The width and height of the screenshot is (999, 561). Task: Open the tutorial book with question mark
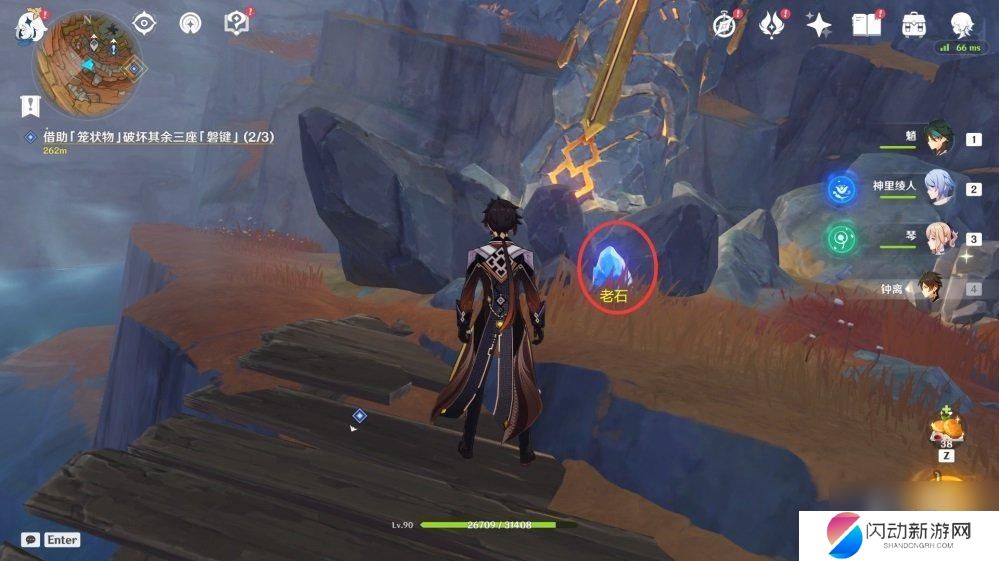(x=237, y=22)
